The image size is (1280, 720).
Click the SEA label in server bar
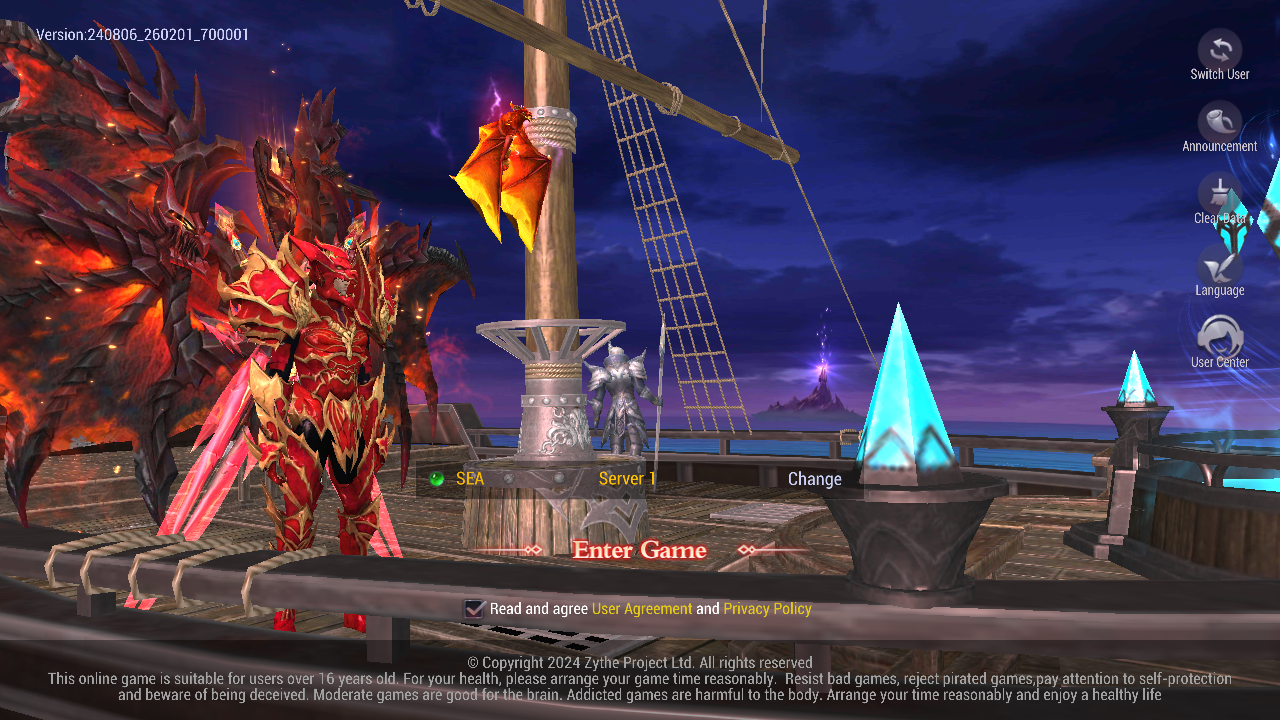(x=470, y=478)
